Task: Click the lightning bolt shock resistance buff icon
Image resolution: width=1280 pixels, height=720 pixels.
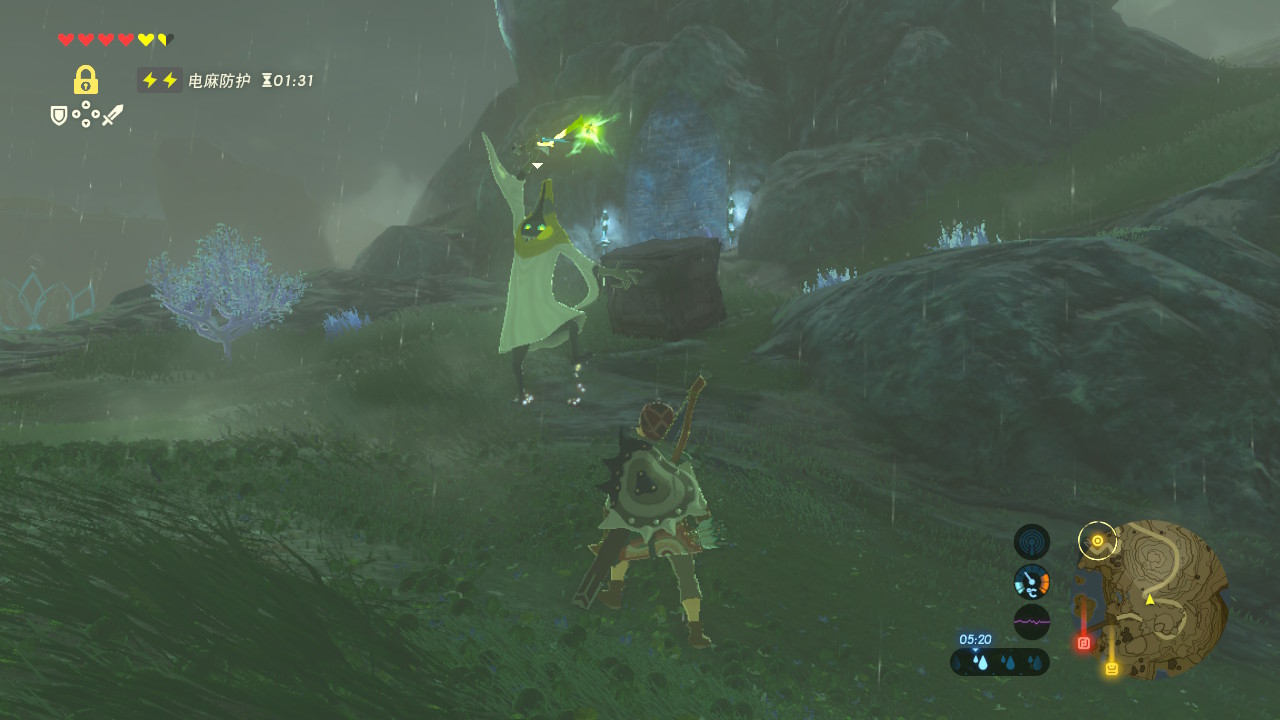Action: click(x=160, y=80)
